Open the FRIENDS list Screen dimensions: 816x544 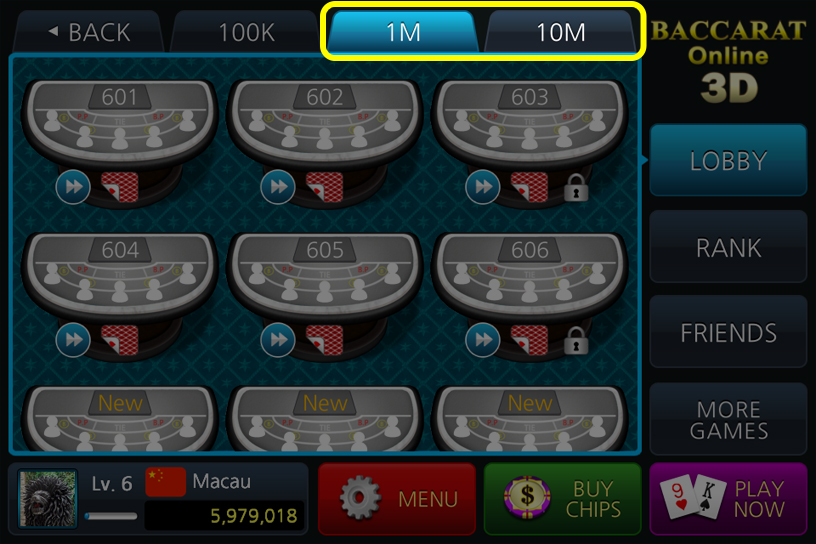tap(728, 333)
